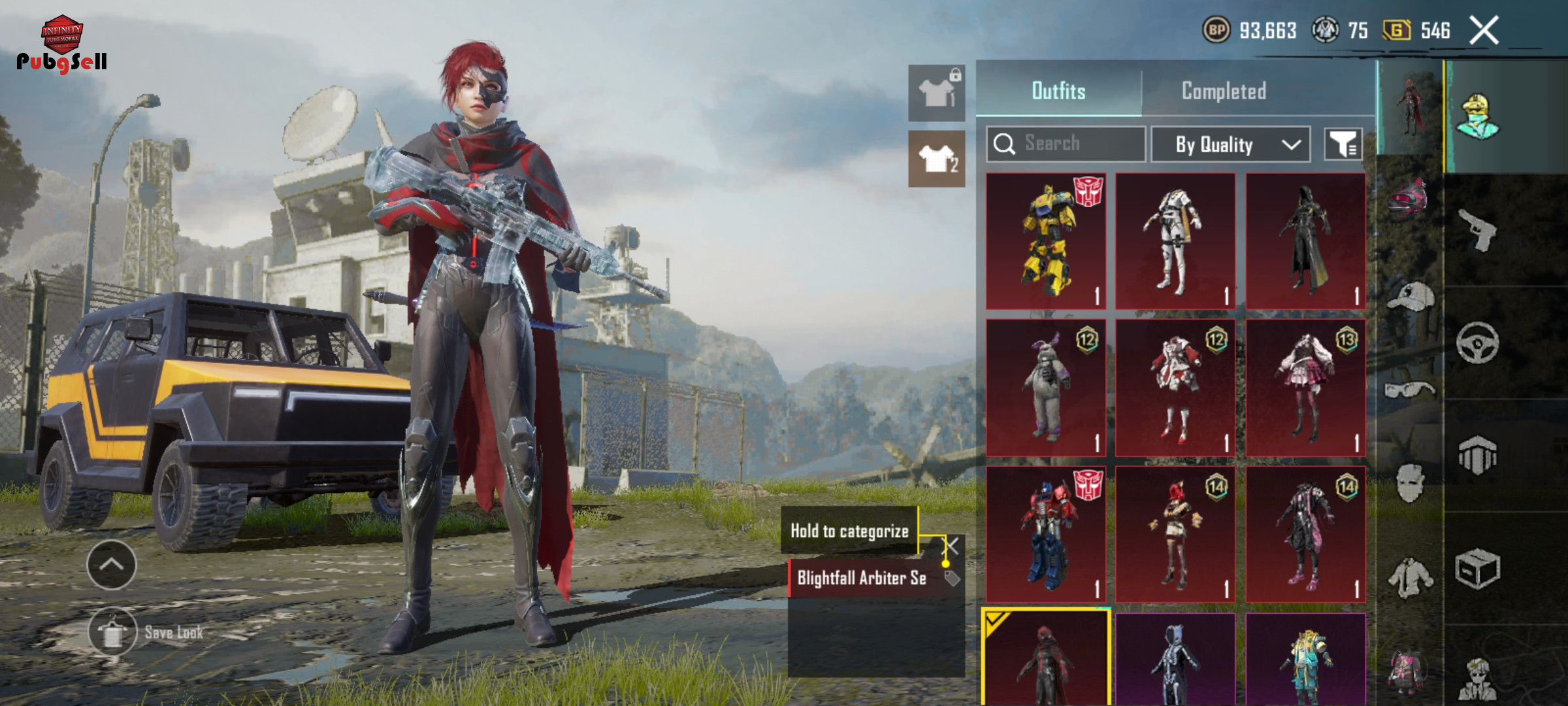Select the grey bunny costume outfit
The width and height of the screenshot is (1568, 706).
1045,388
